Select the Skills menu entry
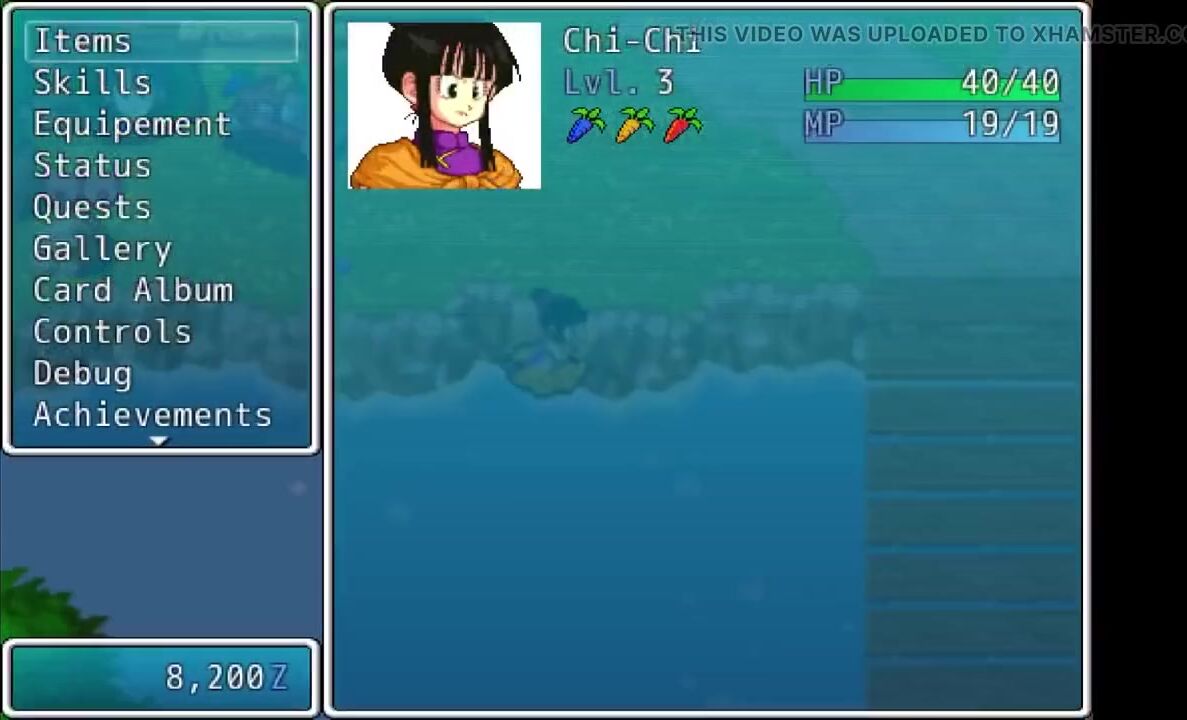This screenshot has height=720, width=1187. pos(92,83)
